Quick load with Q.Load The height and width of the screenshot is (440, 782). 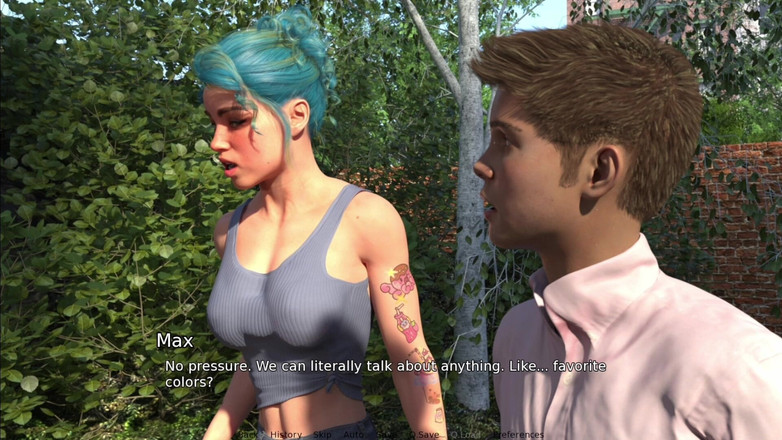(x=466, y=435)
